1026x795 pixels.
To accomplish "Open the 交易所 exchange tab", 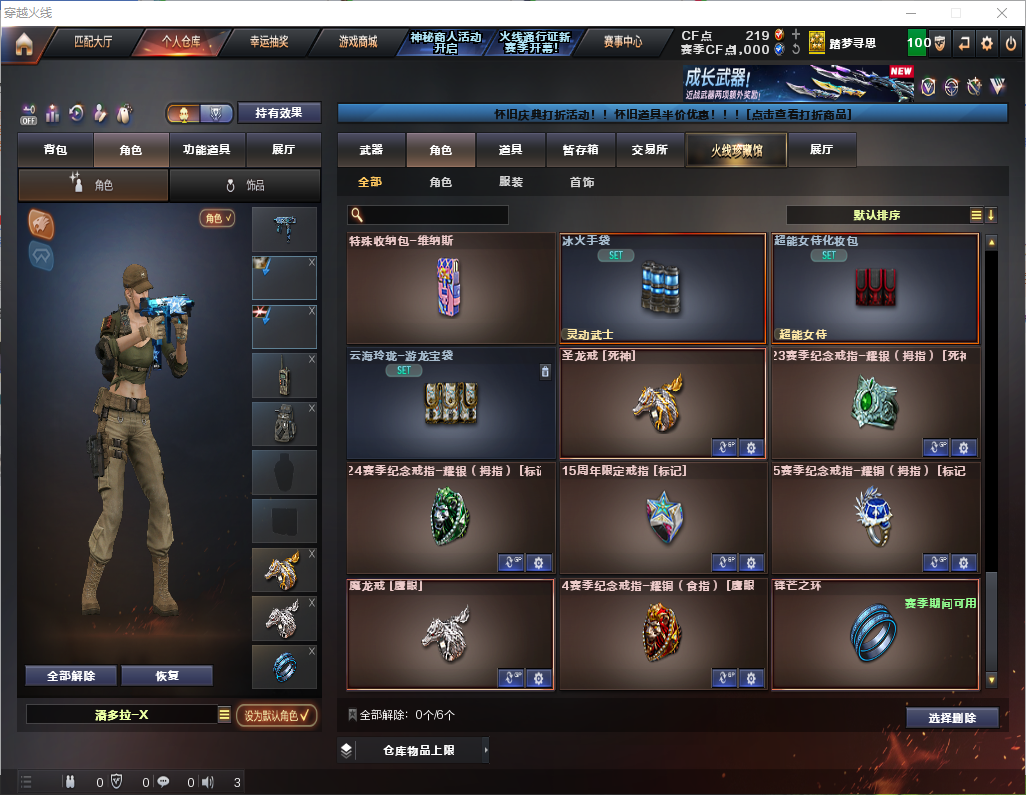I will [649, 150].
